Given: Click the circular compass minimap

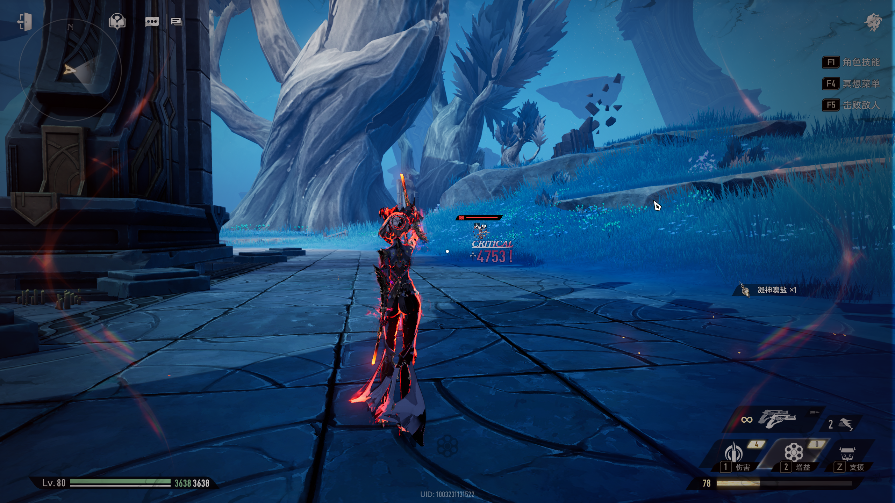Looking at the screenshot, I should (71, 69).
